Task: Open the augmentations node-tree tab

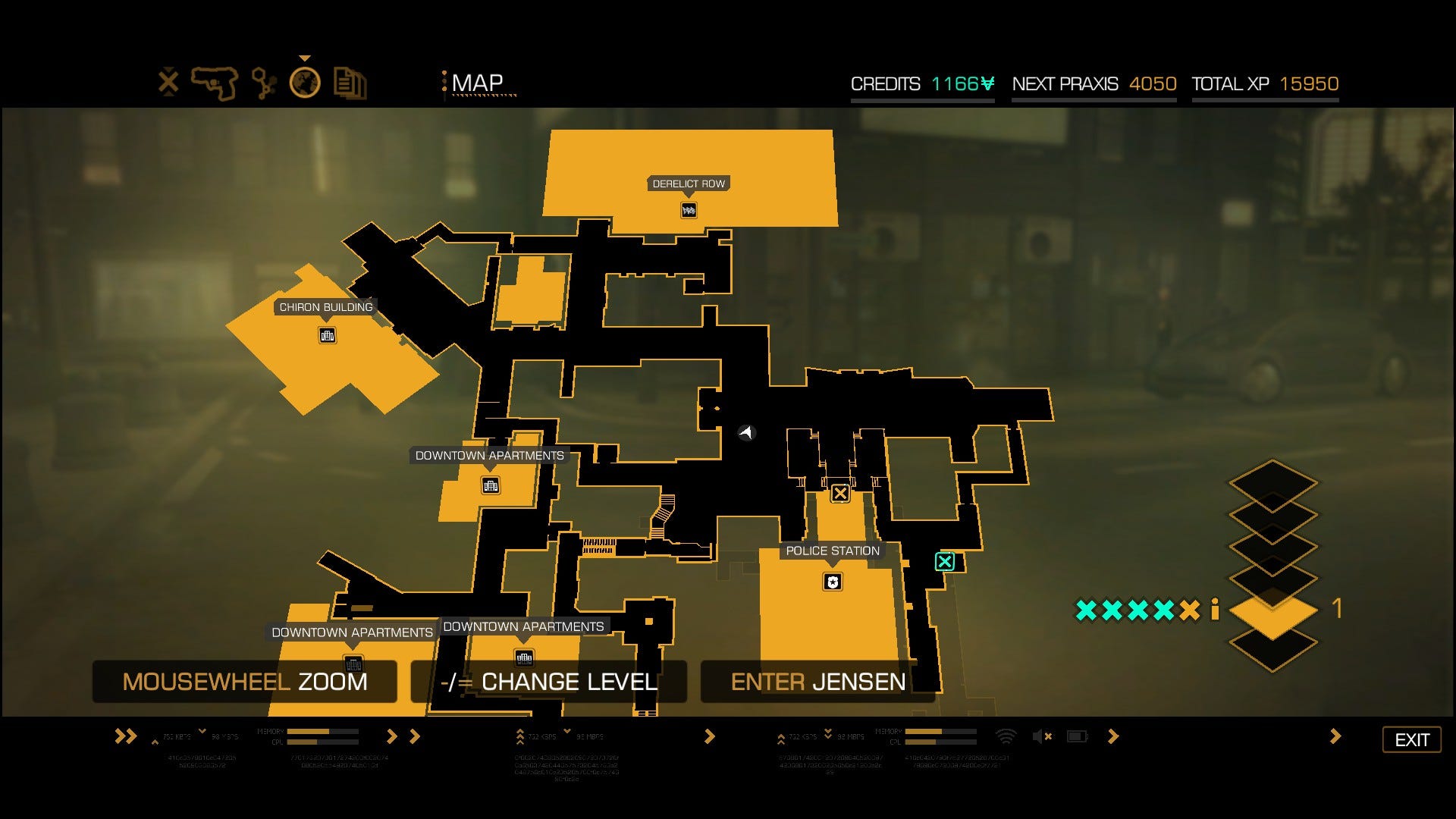Action: tap(263, 83)
